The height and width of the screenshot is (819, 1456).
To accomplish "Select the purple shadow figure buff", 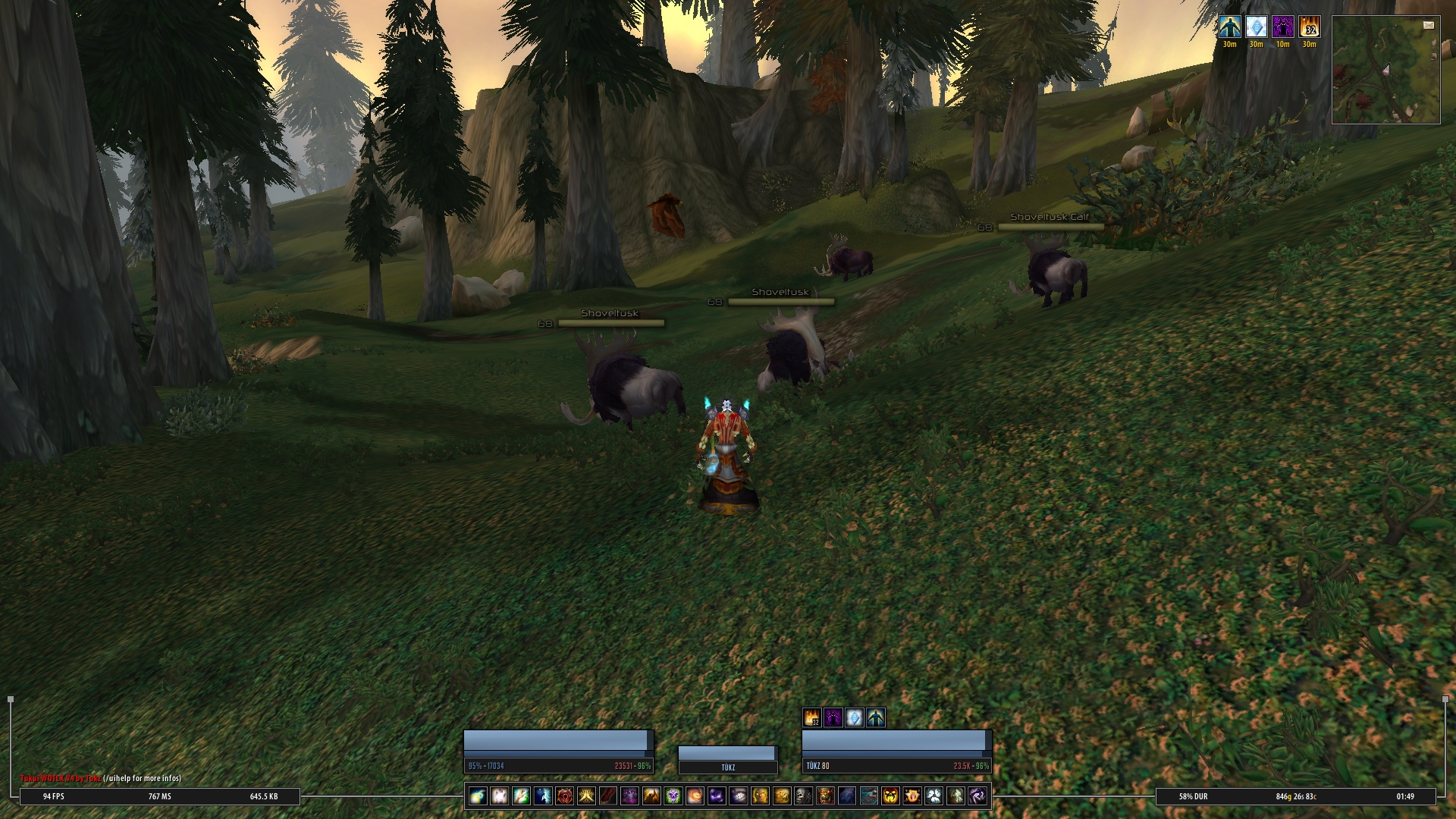I will click(x=1282, y=27).
